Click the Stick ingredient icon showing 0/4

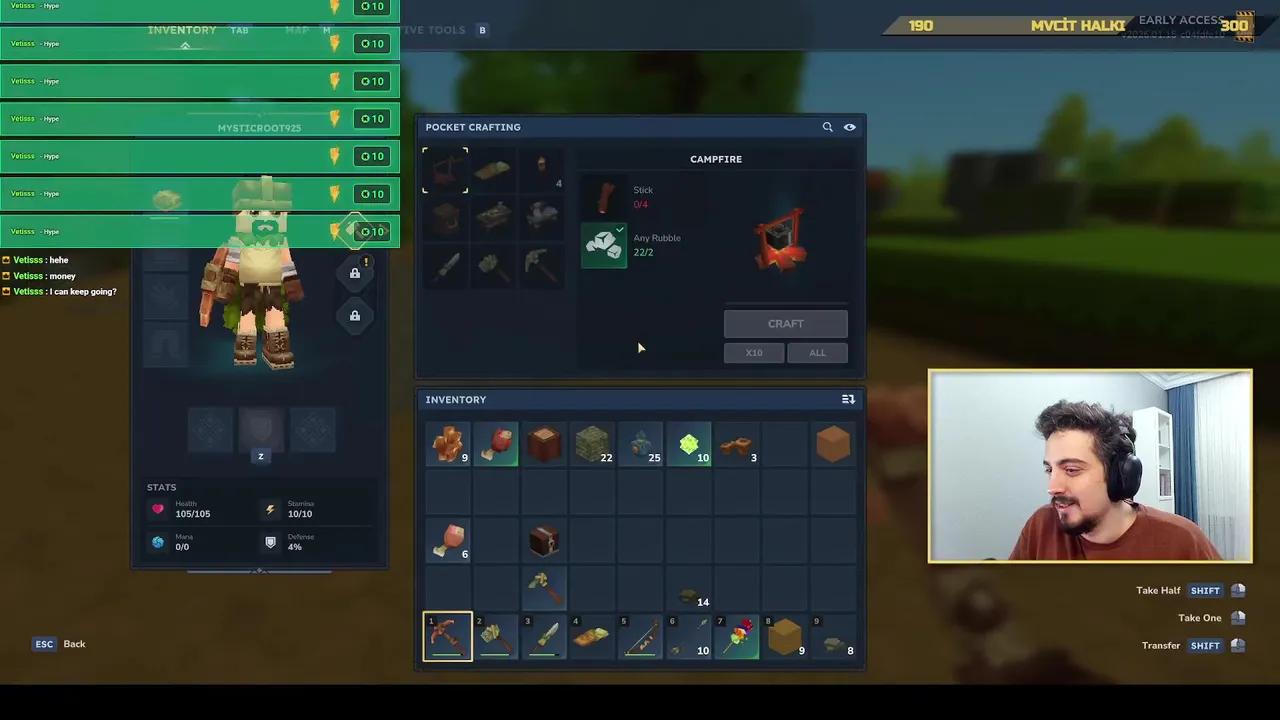[x=606, y=197]
